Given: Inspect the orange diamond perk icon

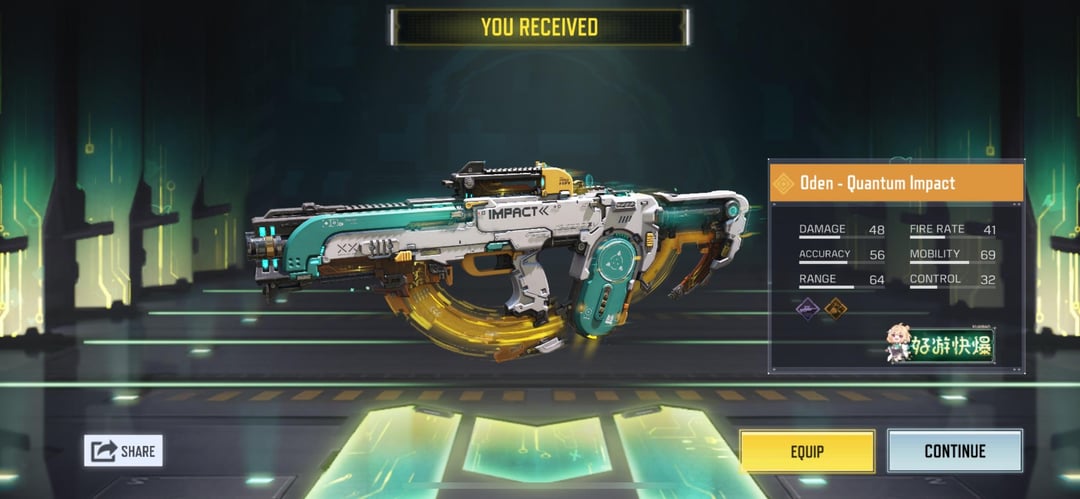Looking at the screenshot, I should (x=835, y=310).
